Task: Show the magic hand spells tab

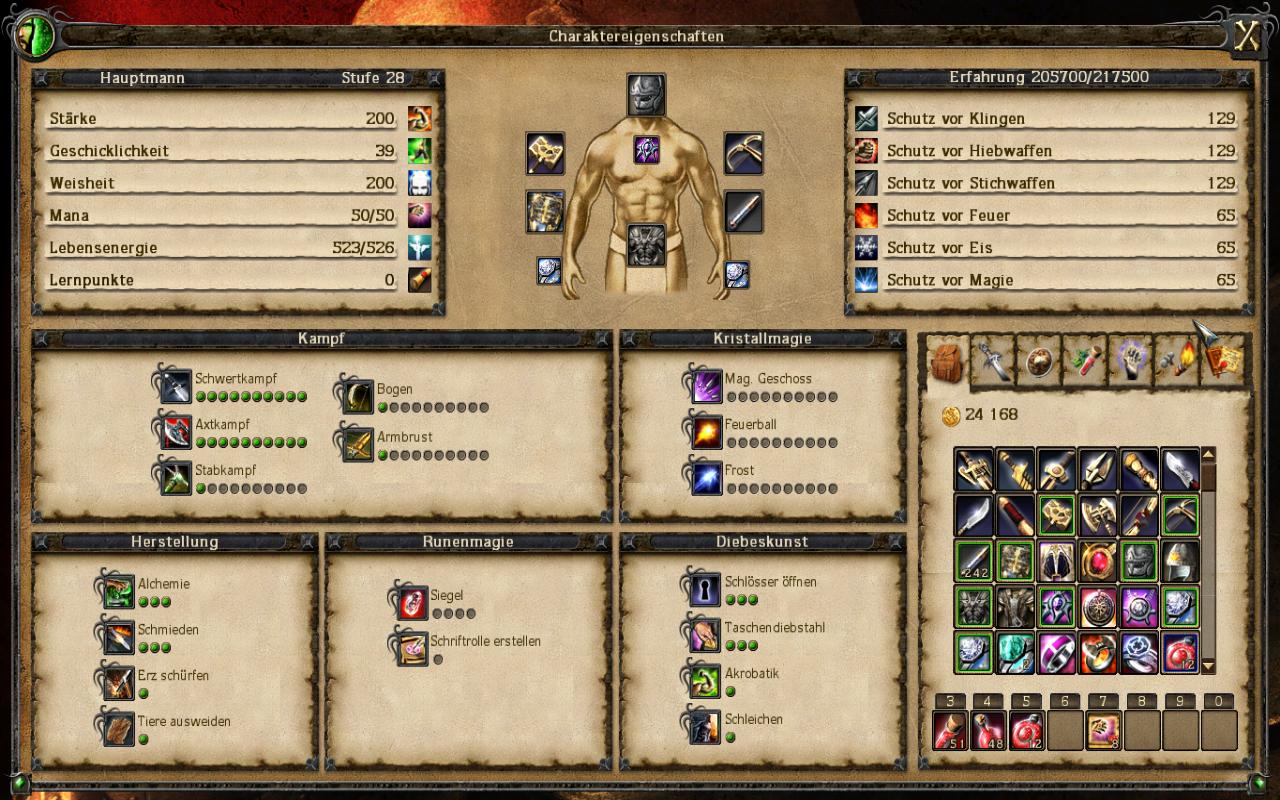Action: (x=1130, y=361)
